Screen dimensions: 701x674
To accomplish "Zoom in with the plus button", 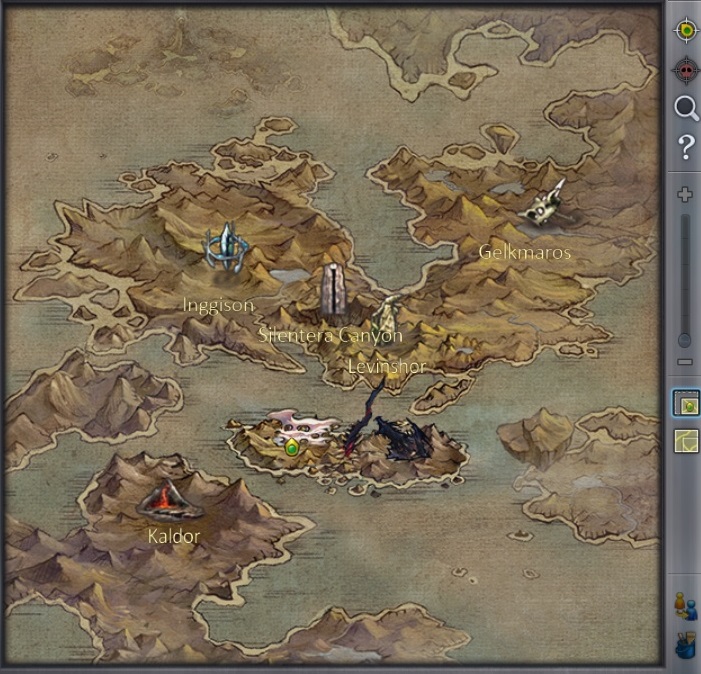I will 685,194.
